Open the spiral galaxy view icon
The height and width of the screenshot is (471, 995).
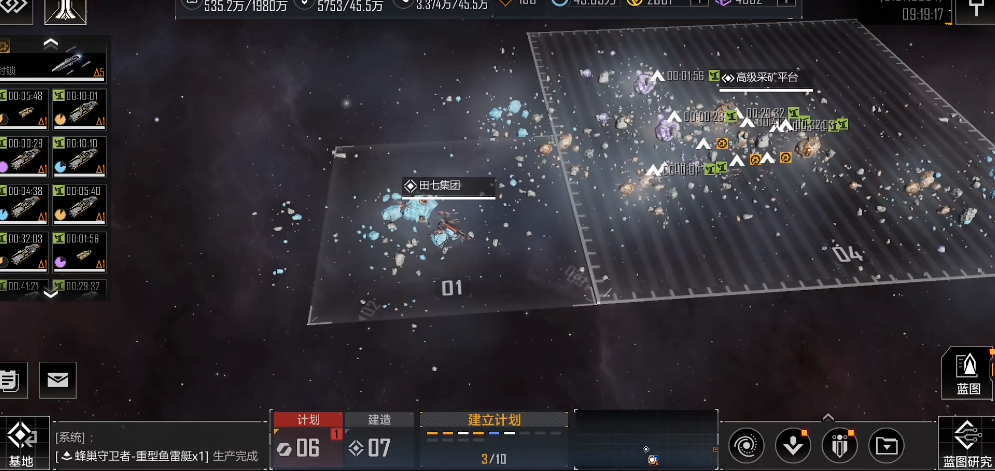click(x=745, y=443)
